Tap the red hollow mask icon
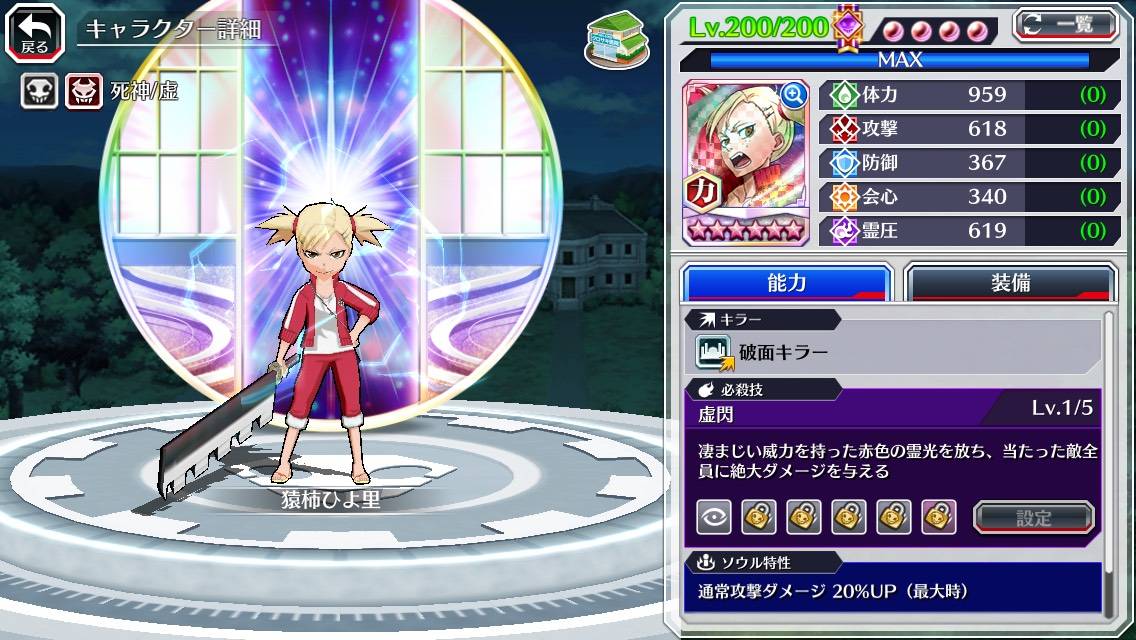Screen dimensions: 1136x640 point(84,92)
